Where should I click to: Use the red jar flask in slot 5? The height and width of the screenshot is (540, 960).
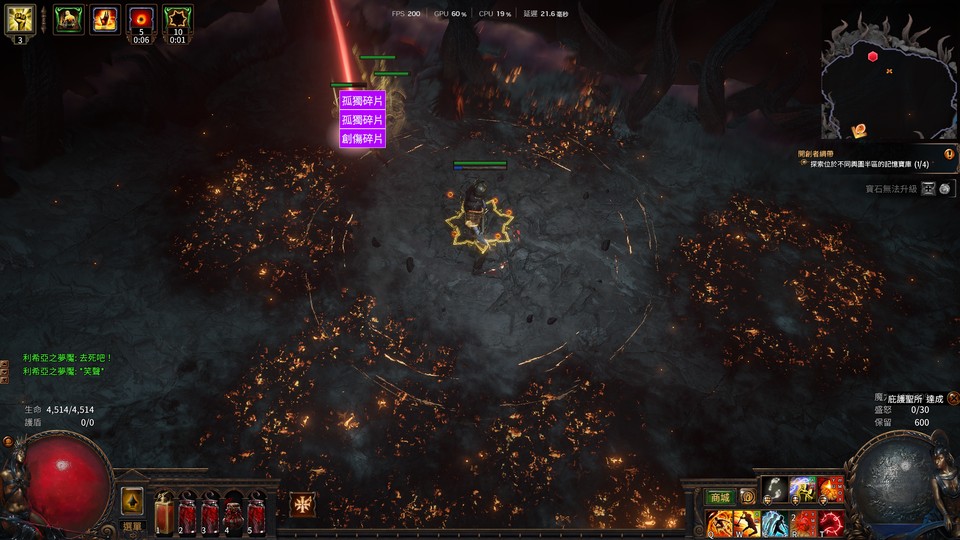click(257, 514)
